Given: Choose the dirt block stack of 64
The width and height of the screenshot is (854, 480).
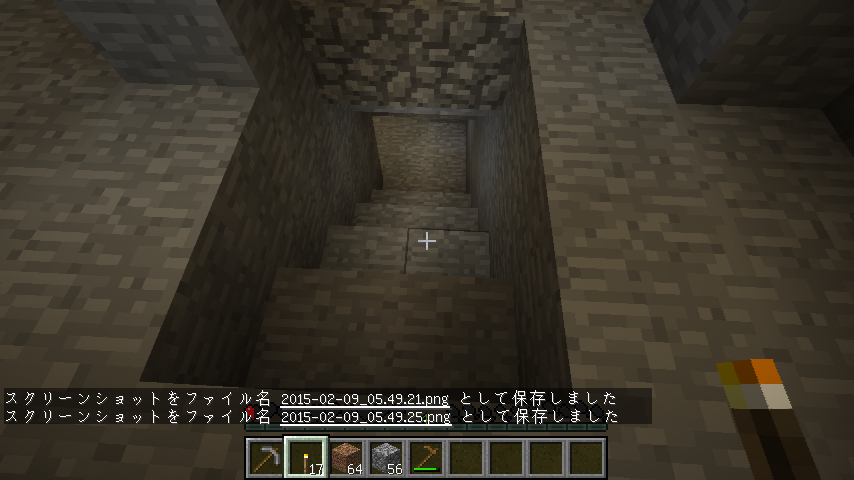Looking at the screenshot, I should 345,458.
